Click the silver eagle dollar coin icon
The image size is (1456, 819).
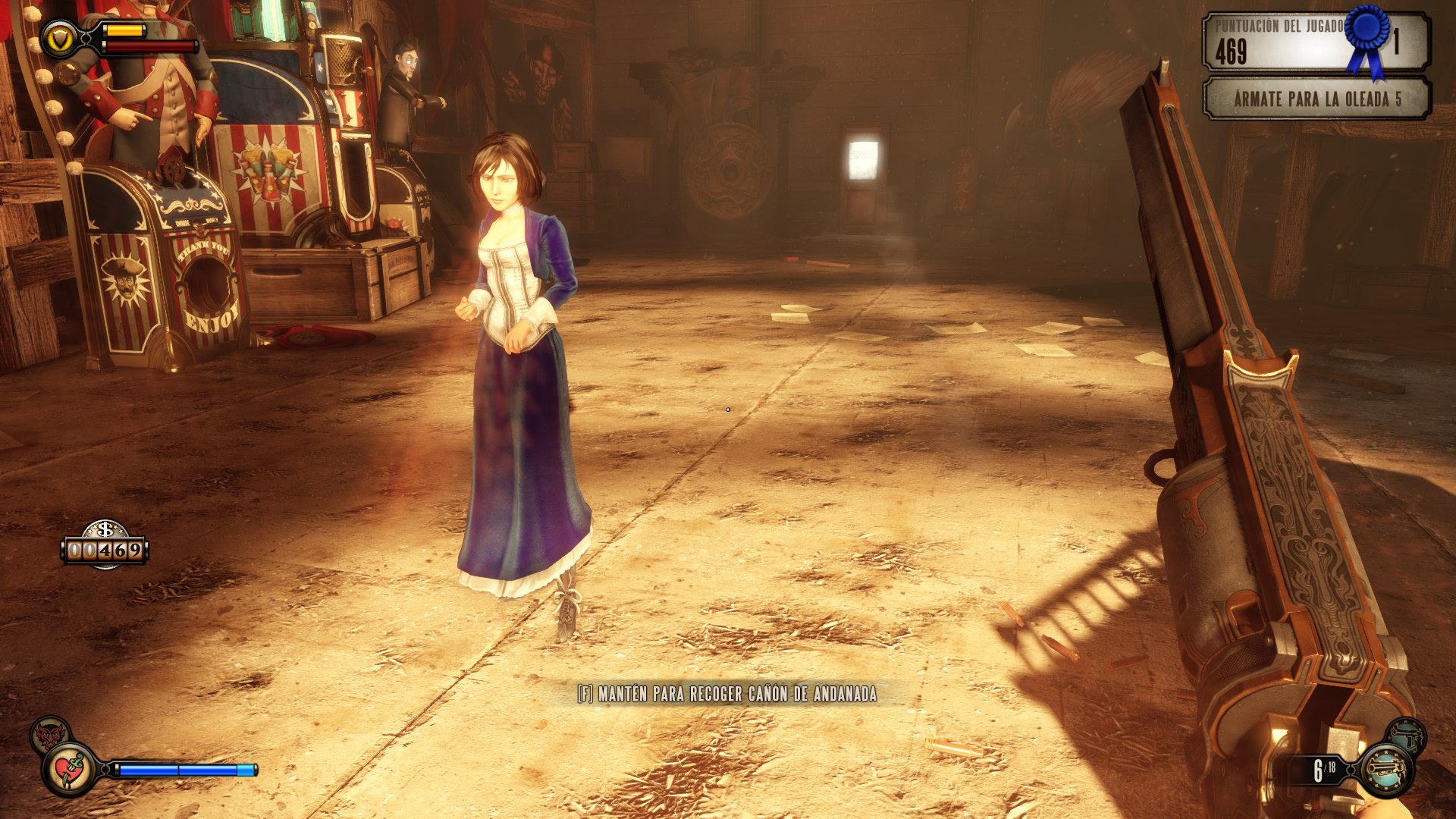click(x=105, y=529)
